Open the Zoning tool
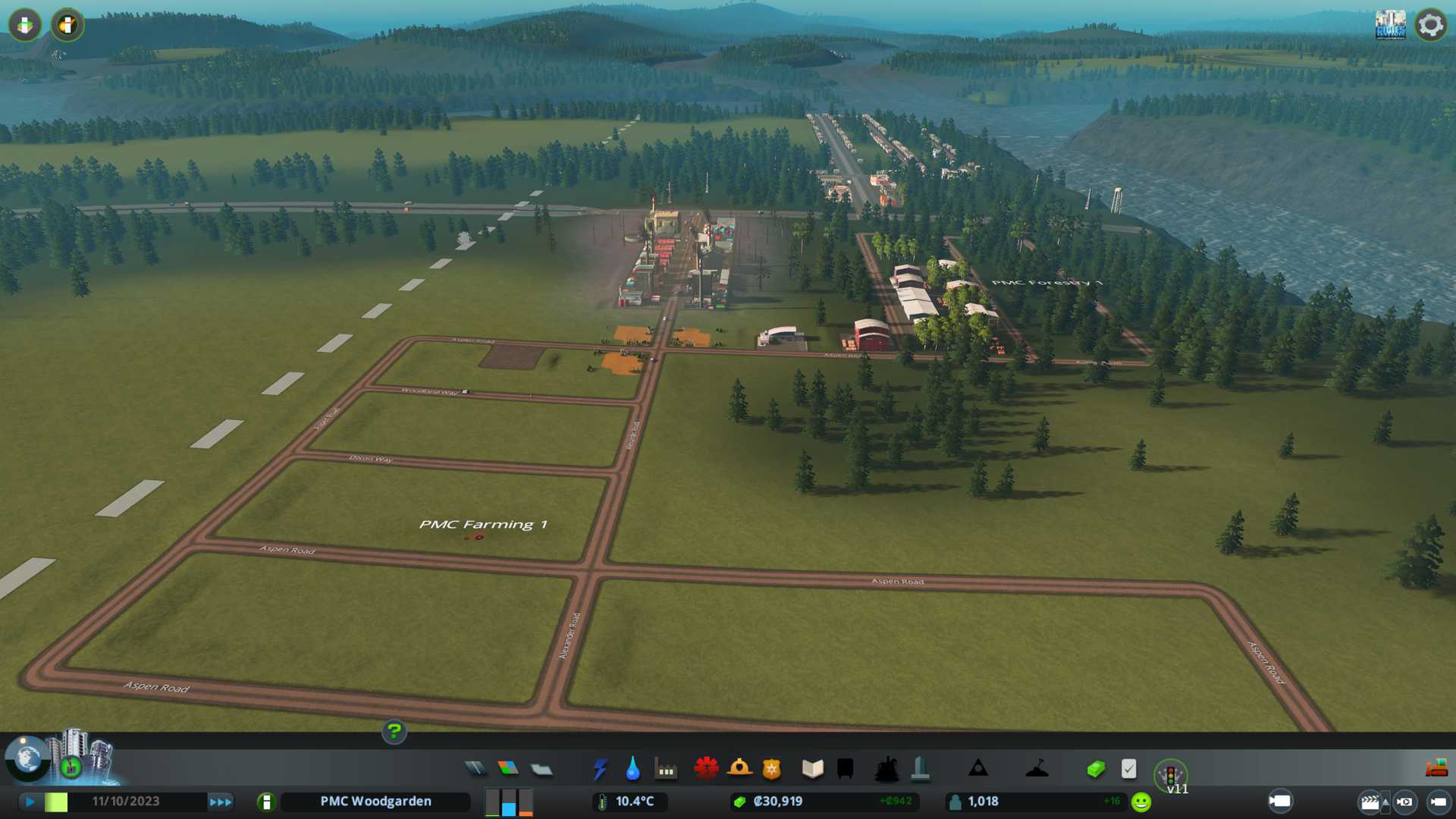Image resolution: width=1456 pixels, height=819 pixels. pyautogui.click(x=508, y=769)
